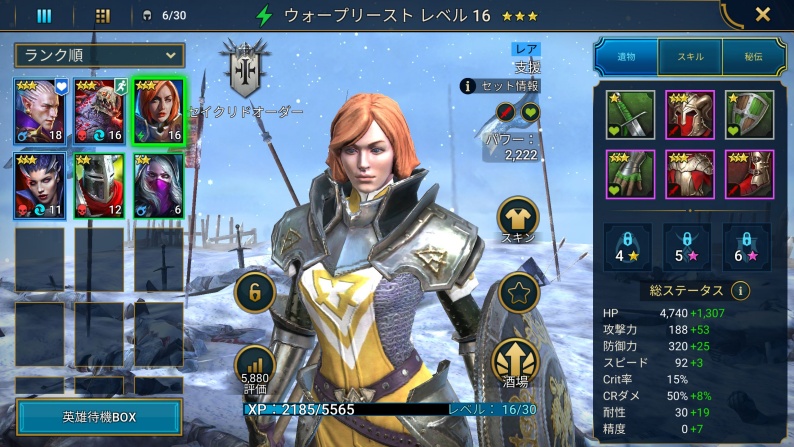Switch to the grid view layout icon
794x447 pixels.
click(x=102, y=15)
